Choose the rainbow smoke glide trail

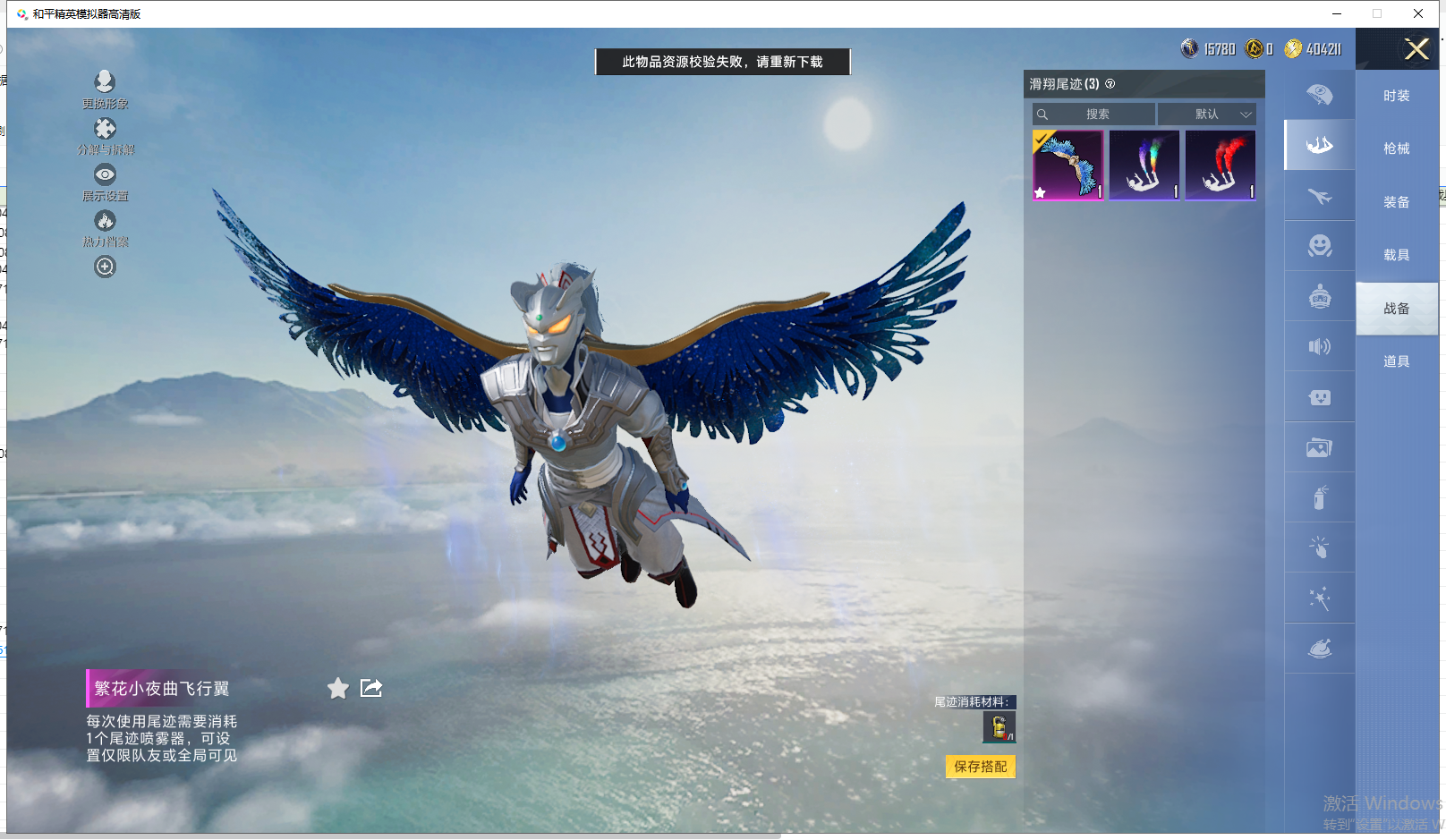pyautogui.click(x=1144, y=165)
